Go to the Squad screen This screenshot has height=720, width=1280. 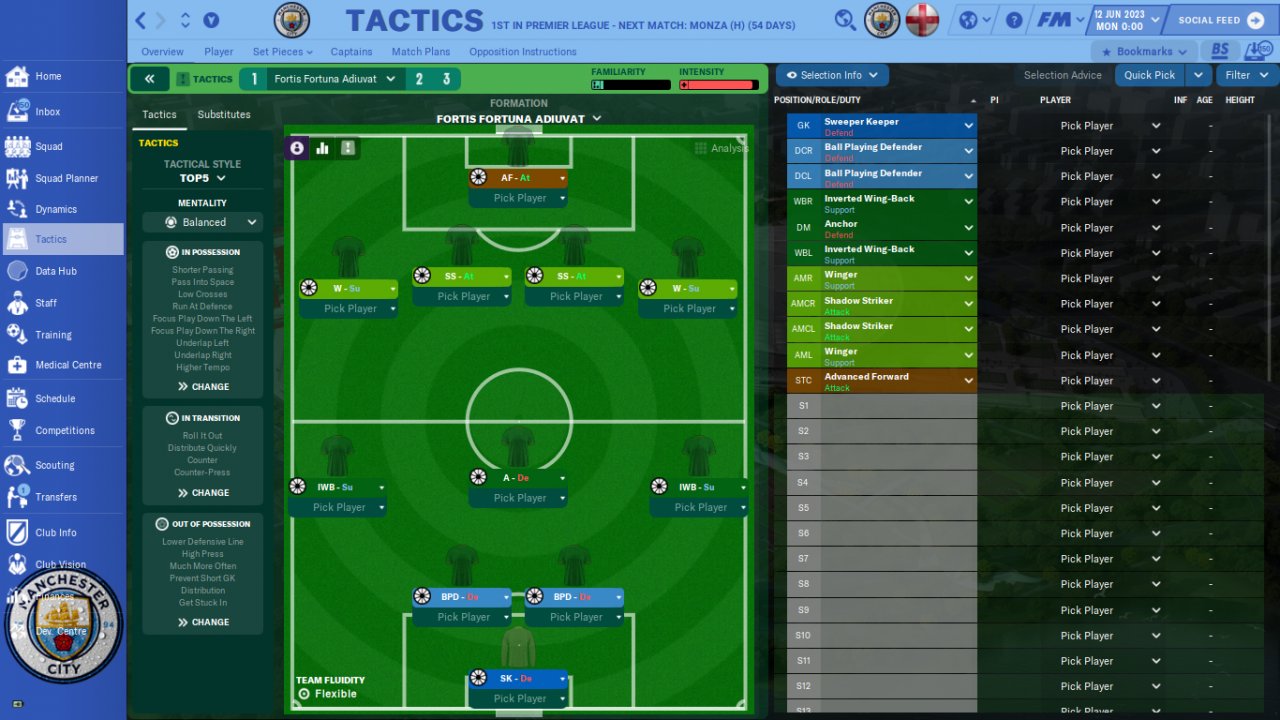point(48,146)
